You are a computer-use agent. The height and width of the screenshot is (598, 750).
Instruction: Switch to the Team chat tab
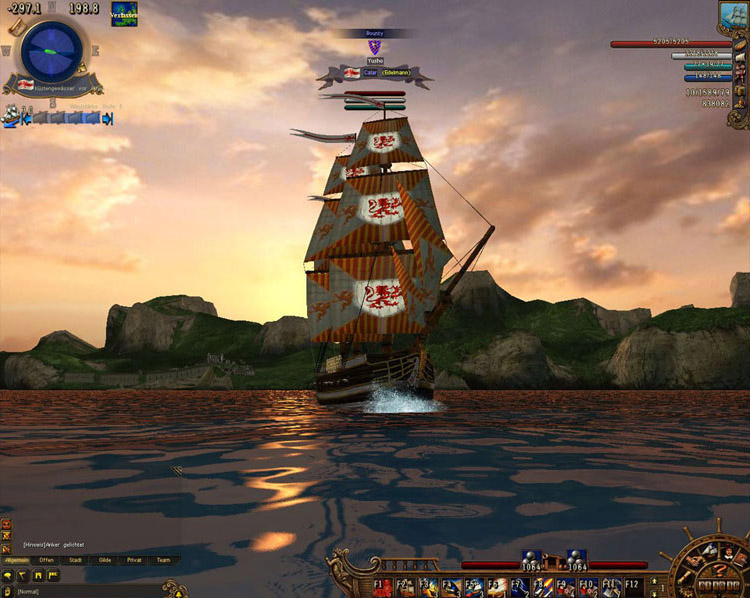[x=163, y=560]
